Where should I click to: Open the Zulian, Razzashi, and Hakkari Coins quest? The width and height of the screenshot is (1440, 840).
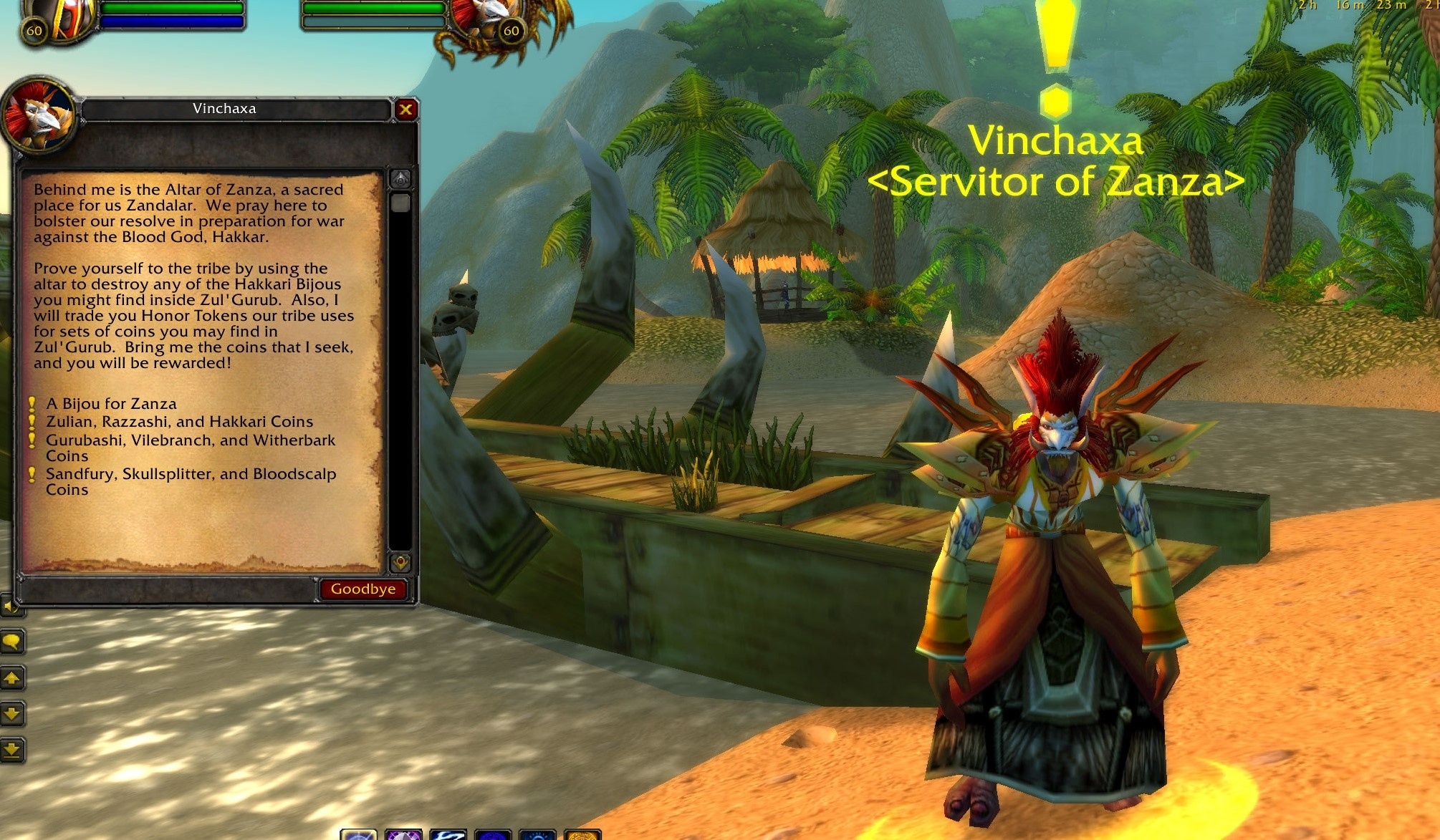pyautogui.click(x=180, y=422)
